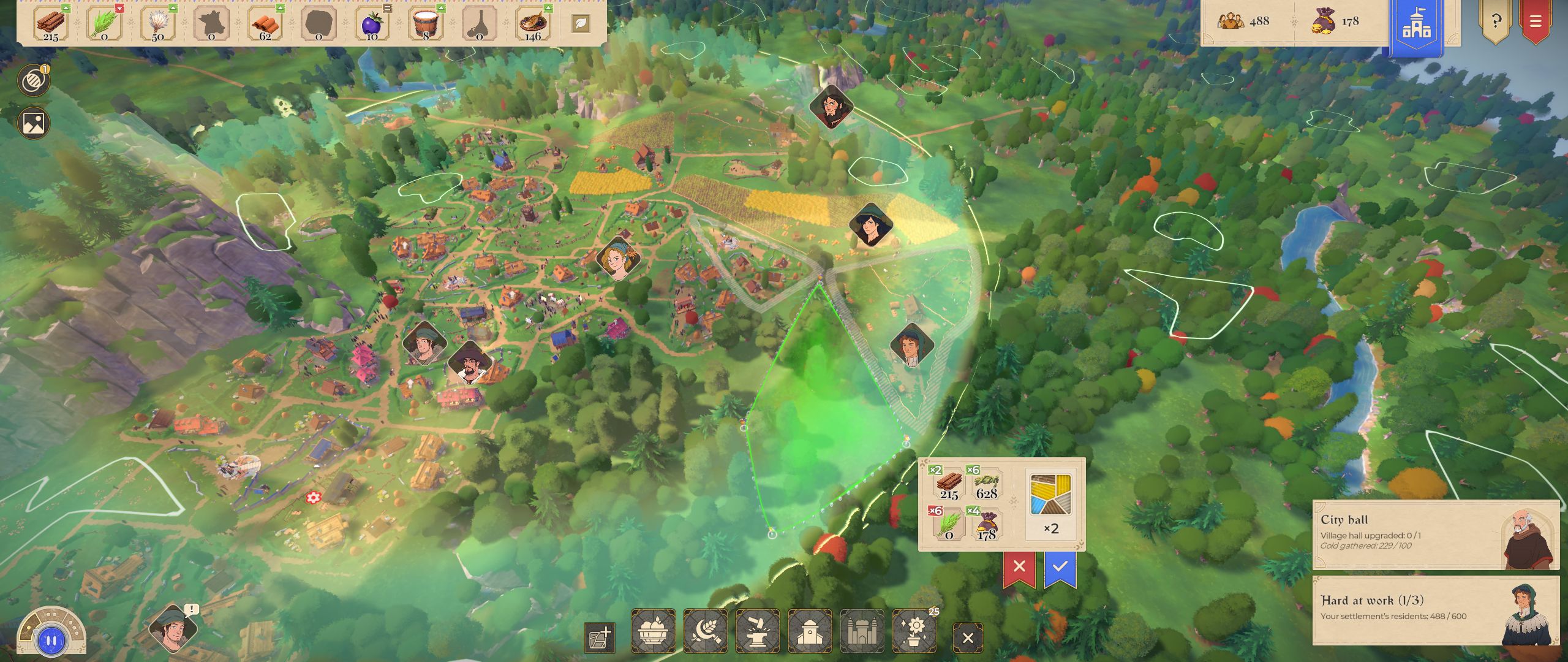Select the sickle and wheat farming category
The height and width of the screenshot is (662, 1568).
(x=706, y=631)
